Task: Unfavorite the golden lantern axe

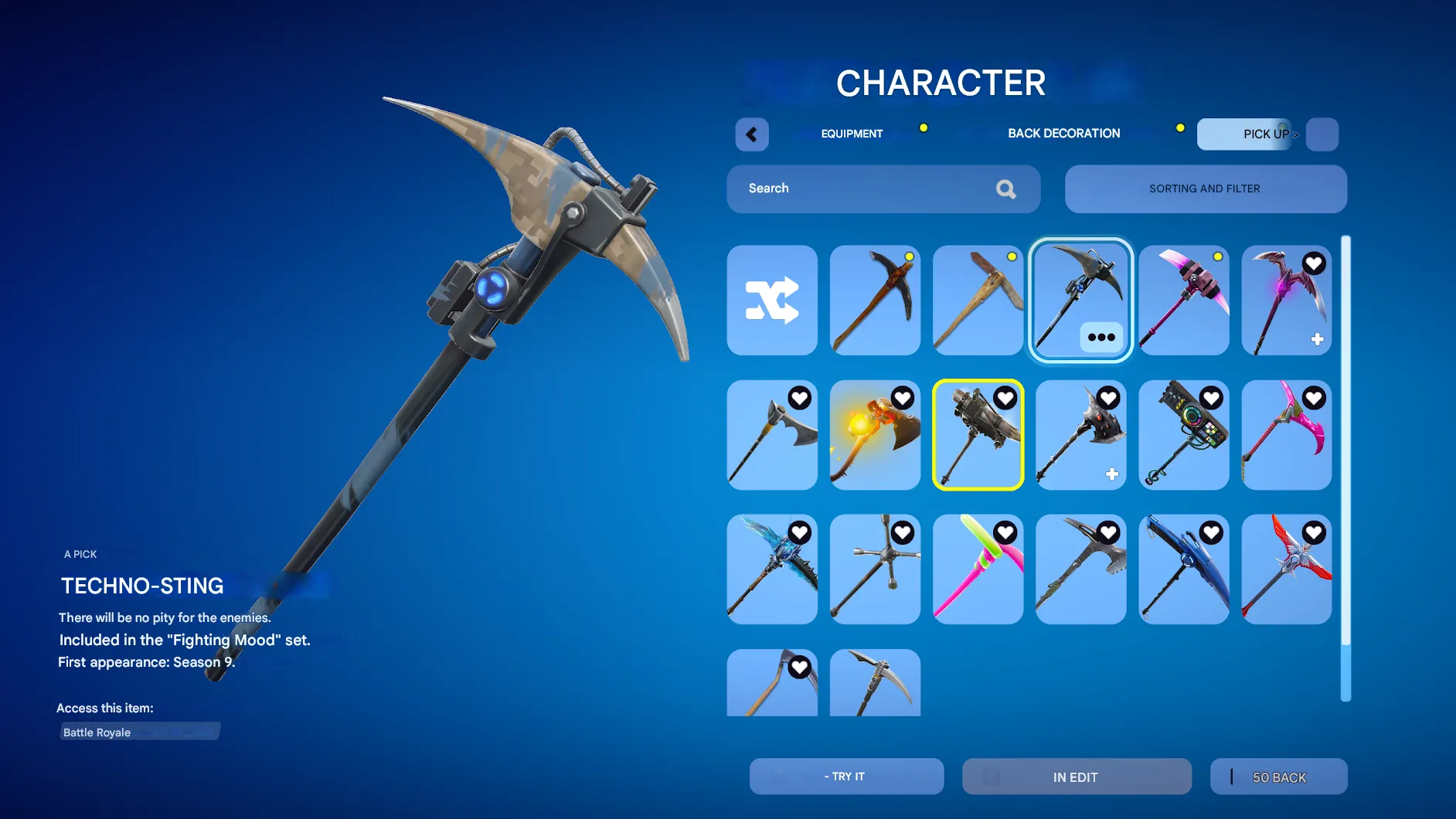Action: coord(902,397)
